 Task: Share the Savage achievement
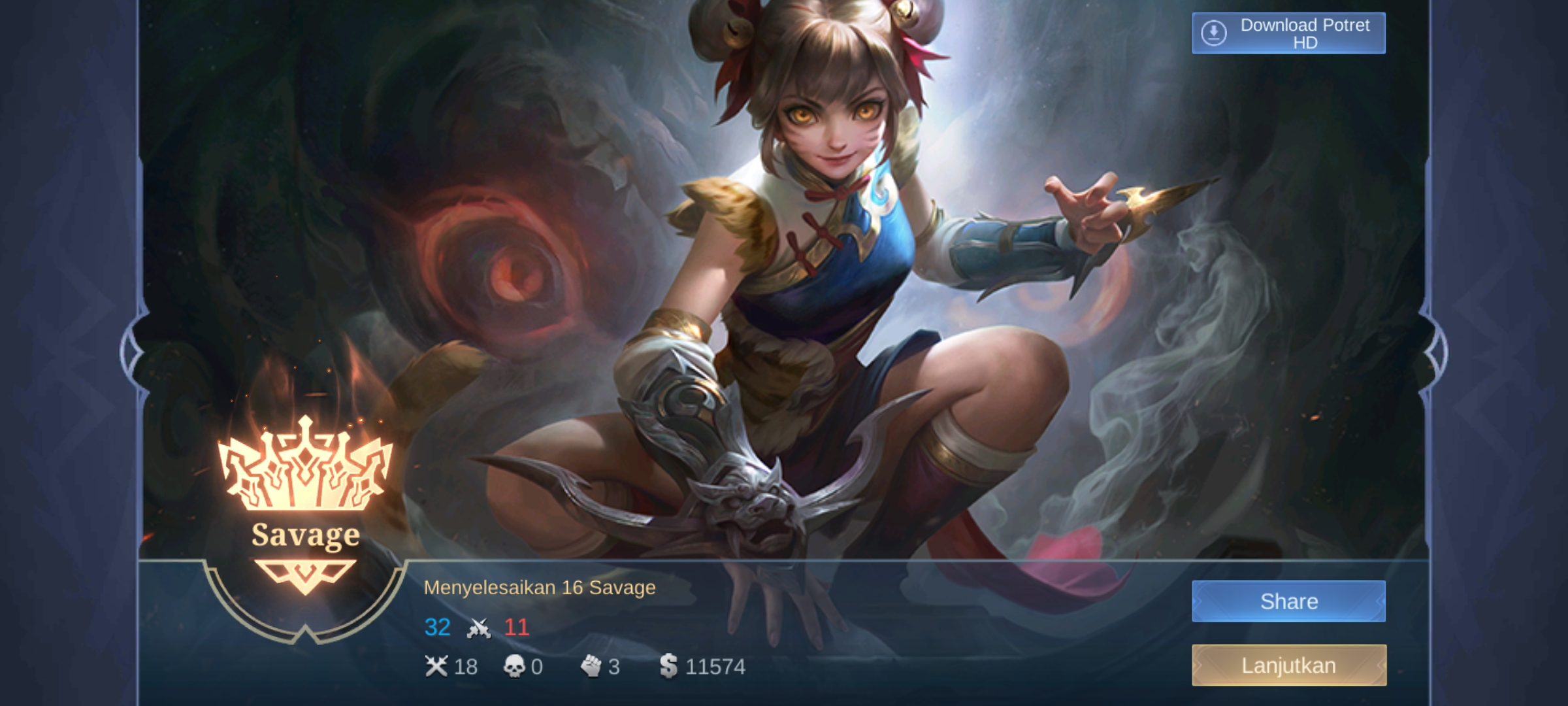(1288, 601)
